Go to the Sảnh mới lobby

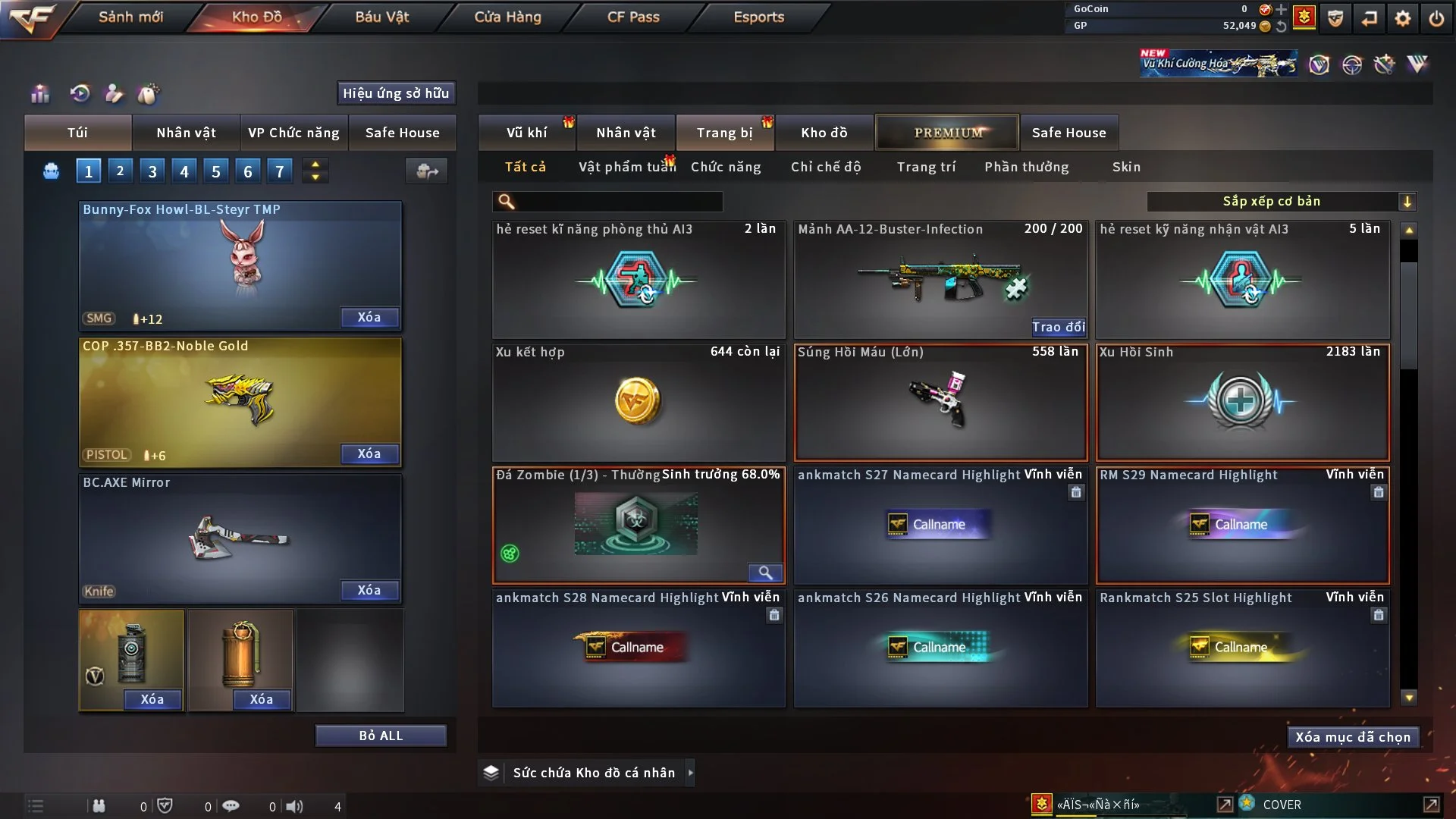(130, 17)
